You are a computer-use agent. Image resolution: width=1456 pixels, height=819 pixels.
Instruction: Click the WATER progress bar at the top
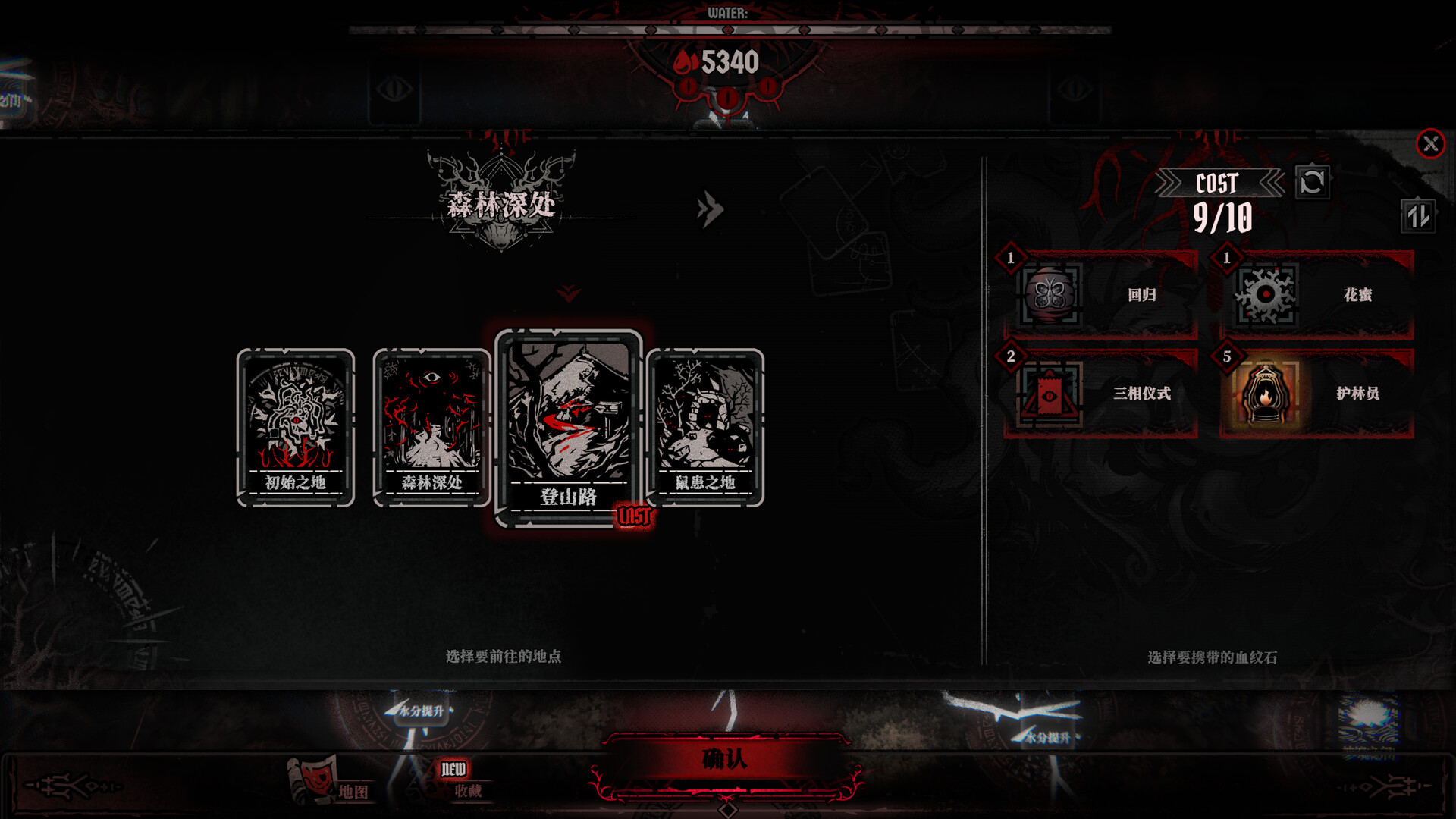click(x=728, y=31)
